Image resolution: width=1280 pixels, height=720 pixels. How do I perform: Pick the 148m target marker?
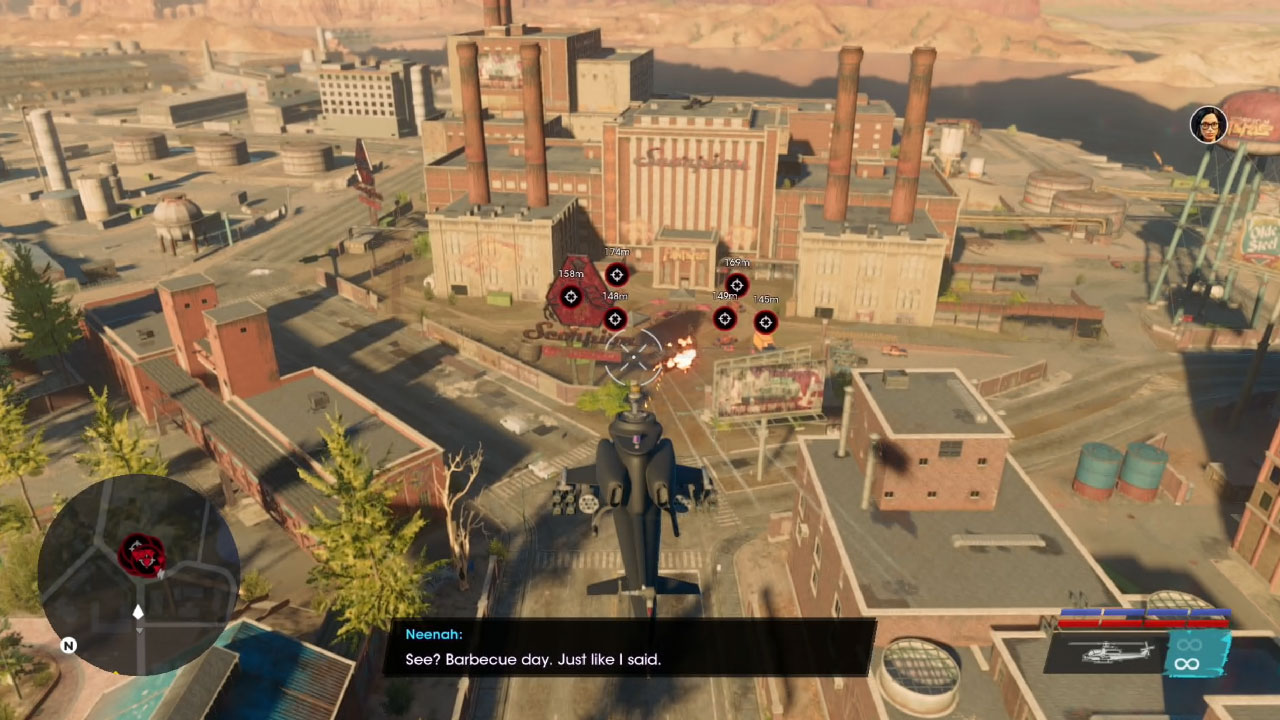coord(615,319)
